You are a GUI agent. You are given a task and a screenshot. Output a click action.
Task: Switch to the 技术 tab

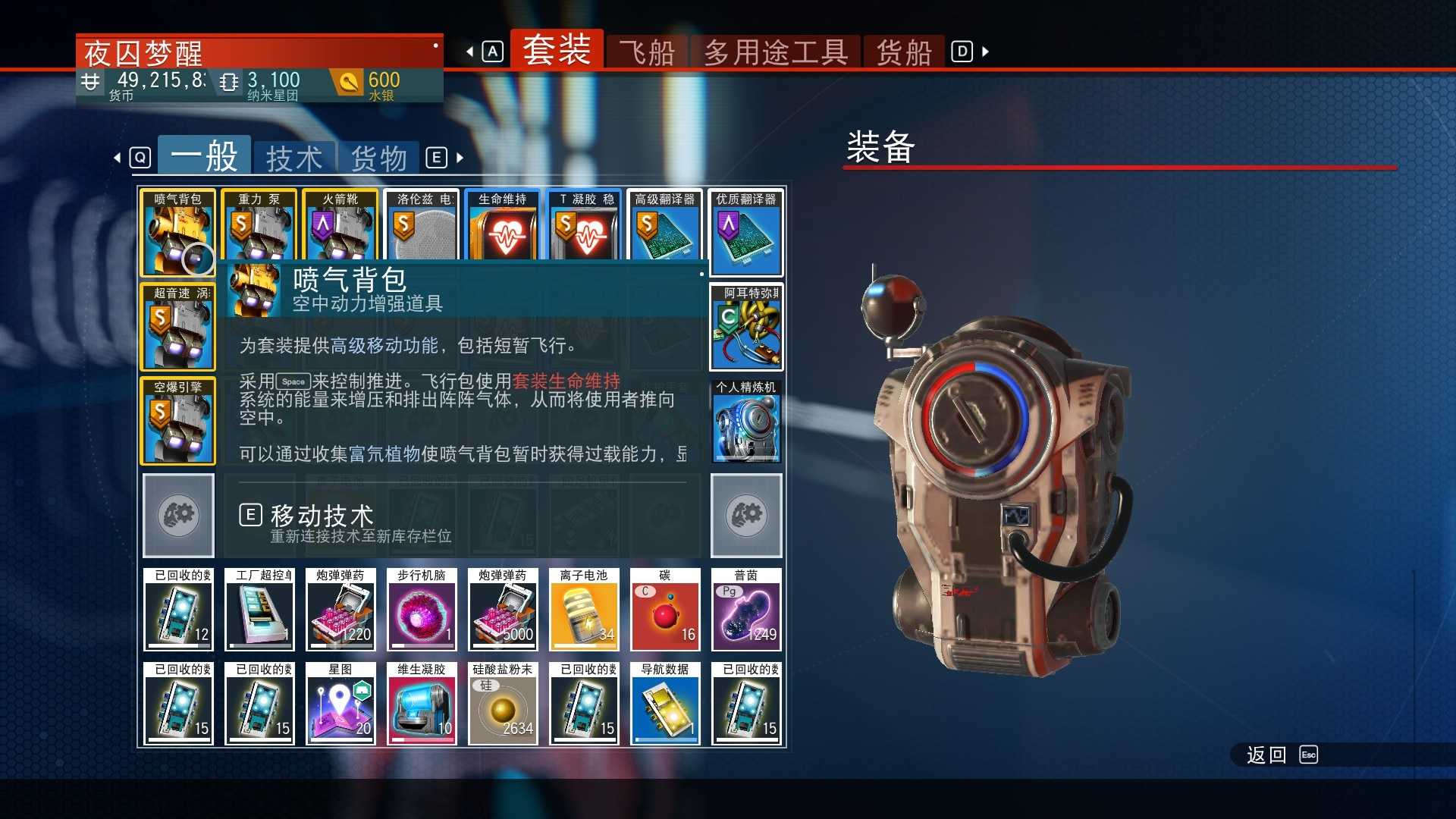point(294,157)
